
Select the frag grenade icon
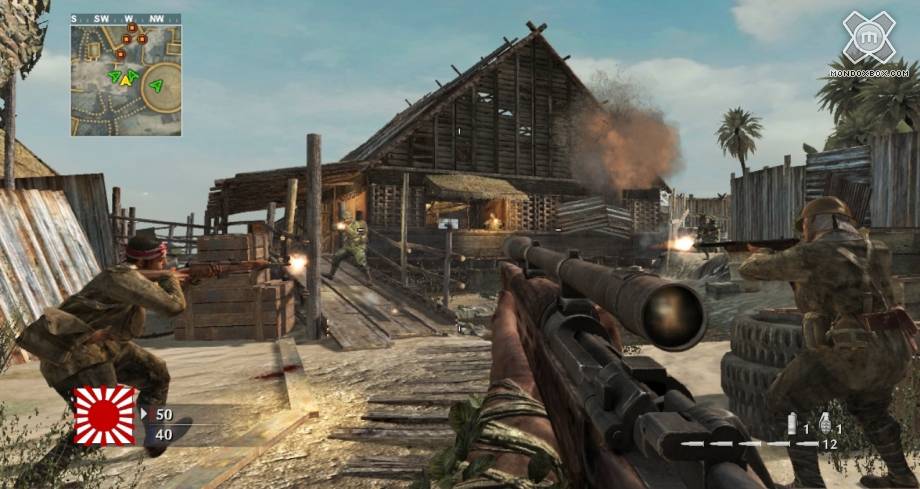[825, 421]
